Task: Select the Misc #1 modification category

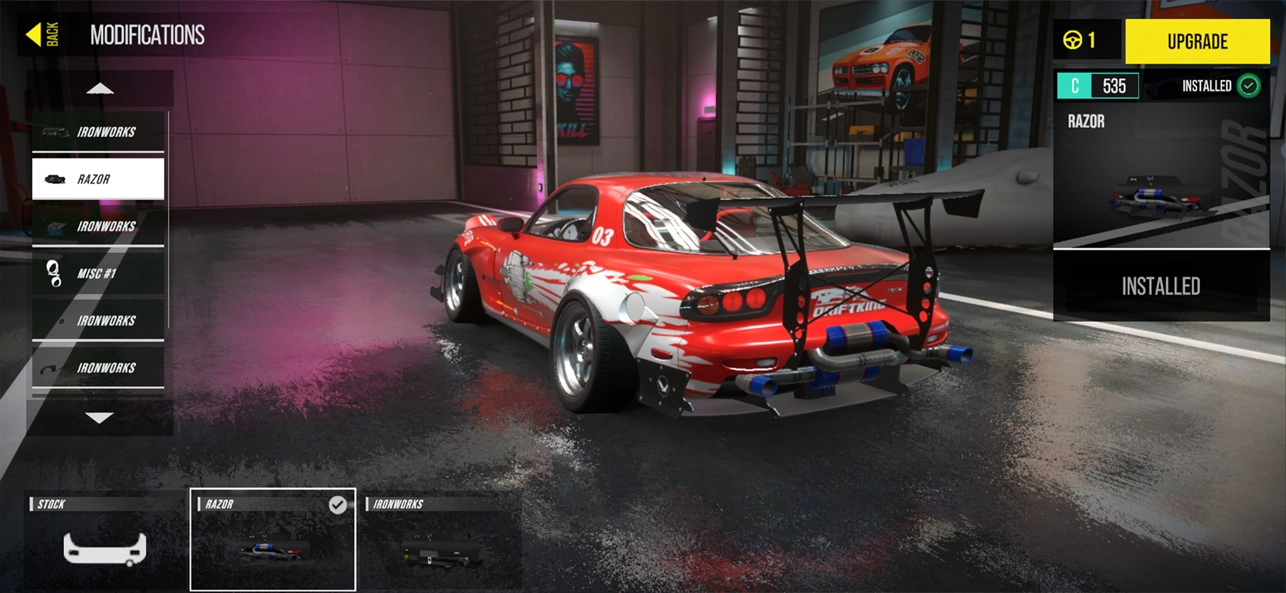Action: point(98,273)
